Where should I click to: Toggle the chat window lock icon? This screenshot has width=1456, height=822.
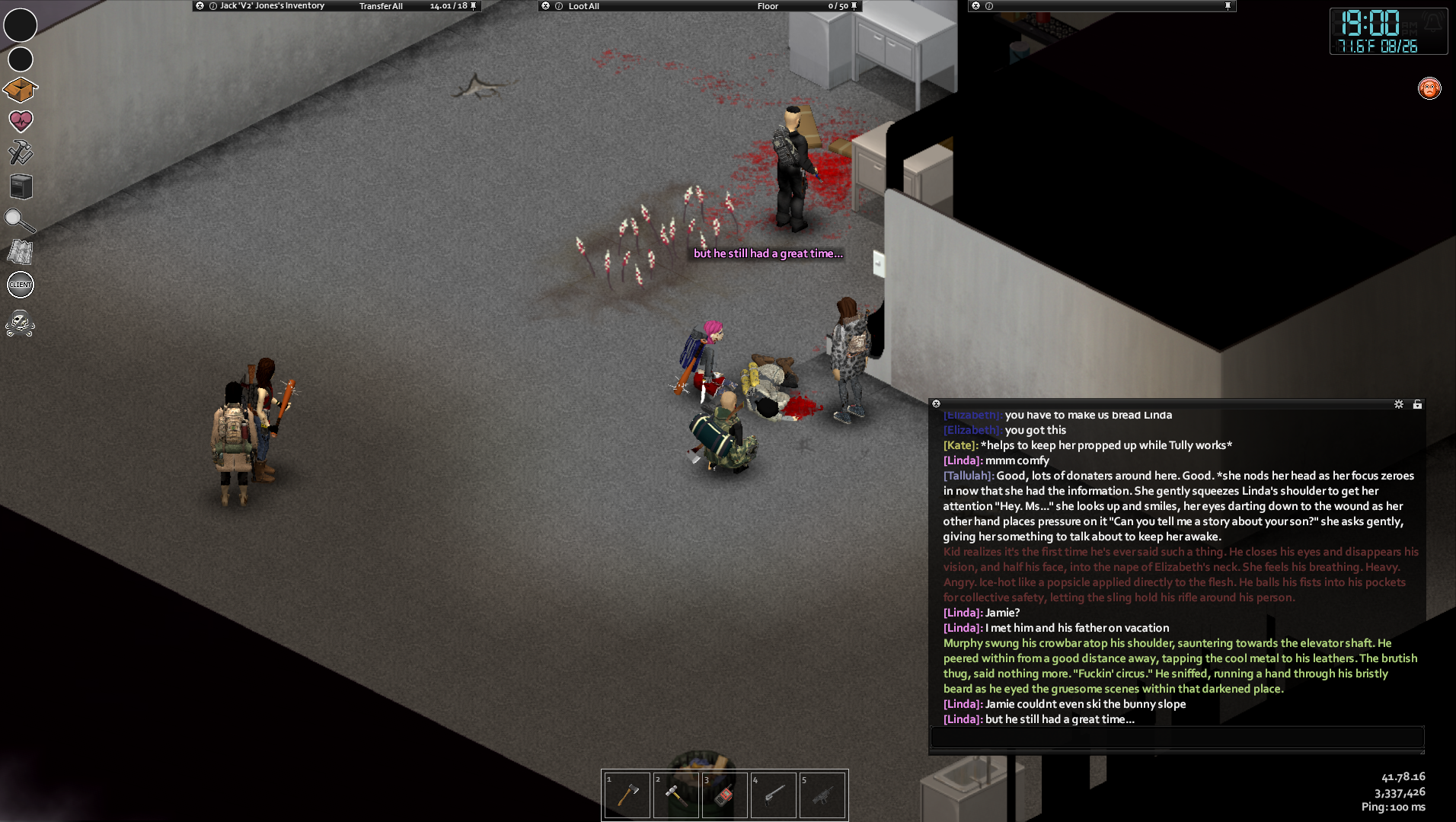[1417, 404]
